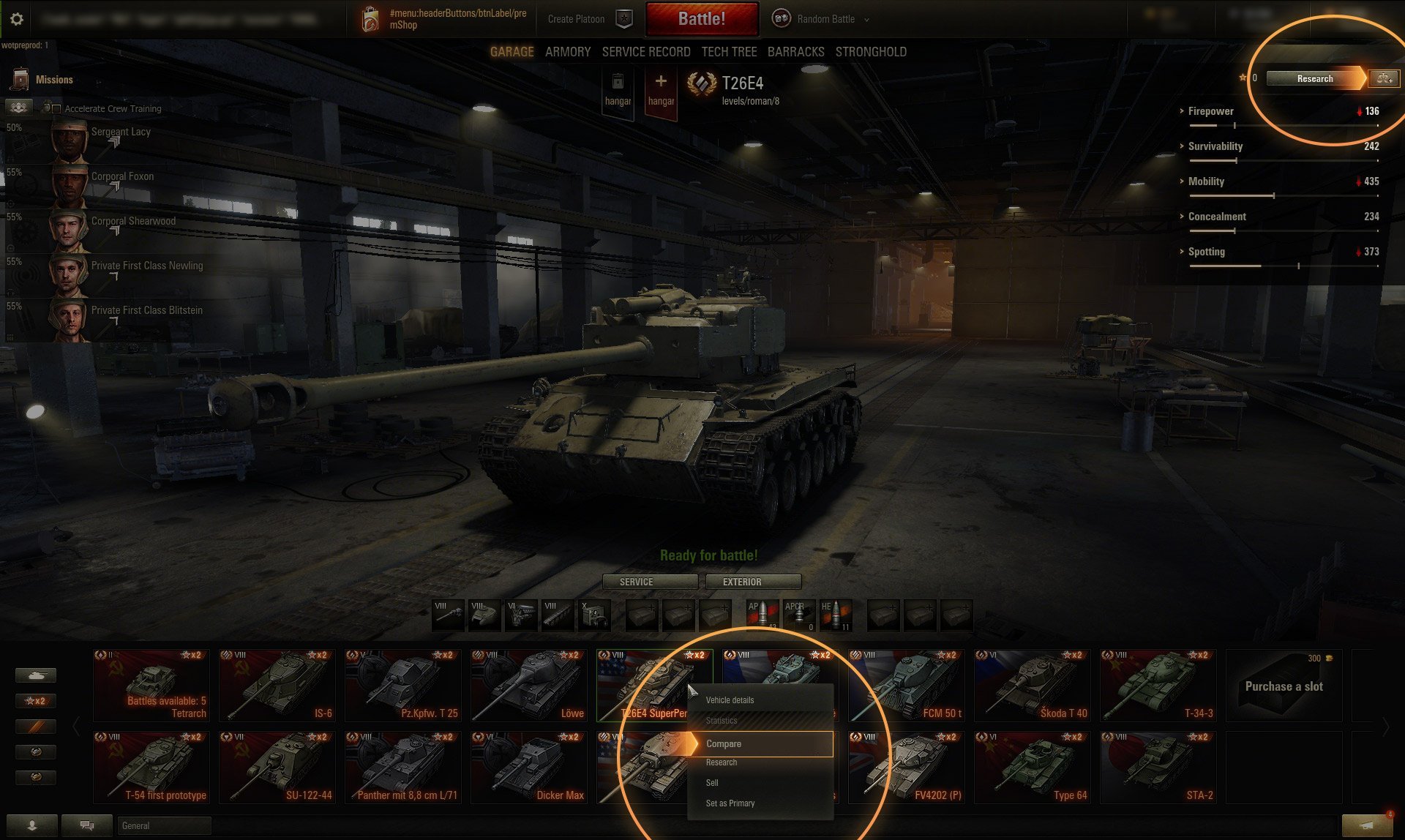Toggle Accelerate Crew Training checkbox
This screenshot has width=1405, height=840.
click(x=57, y=109)
